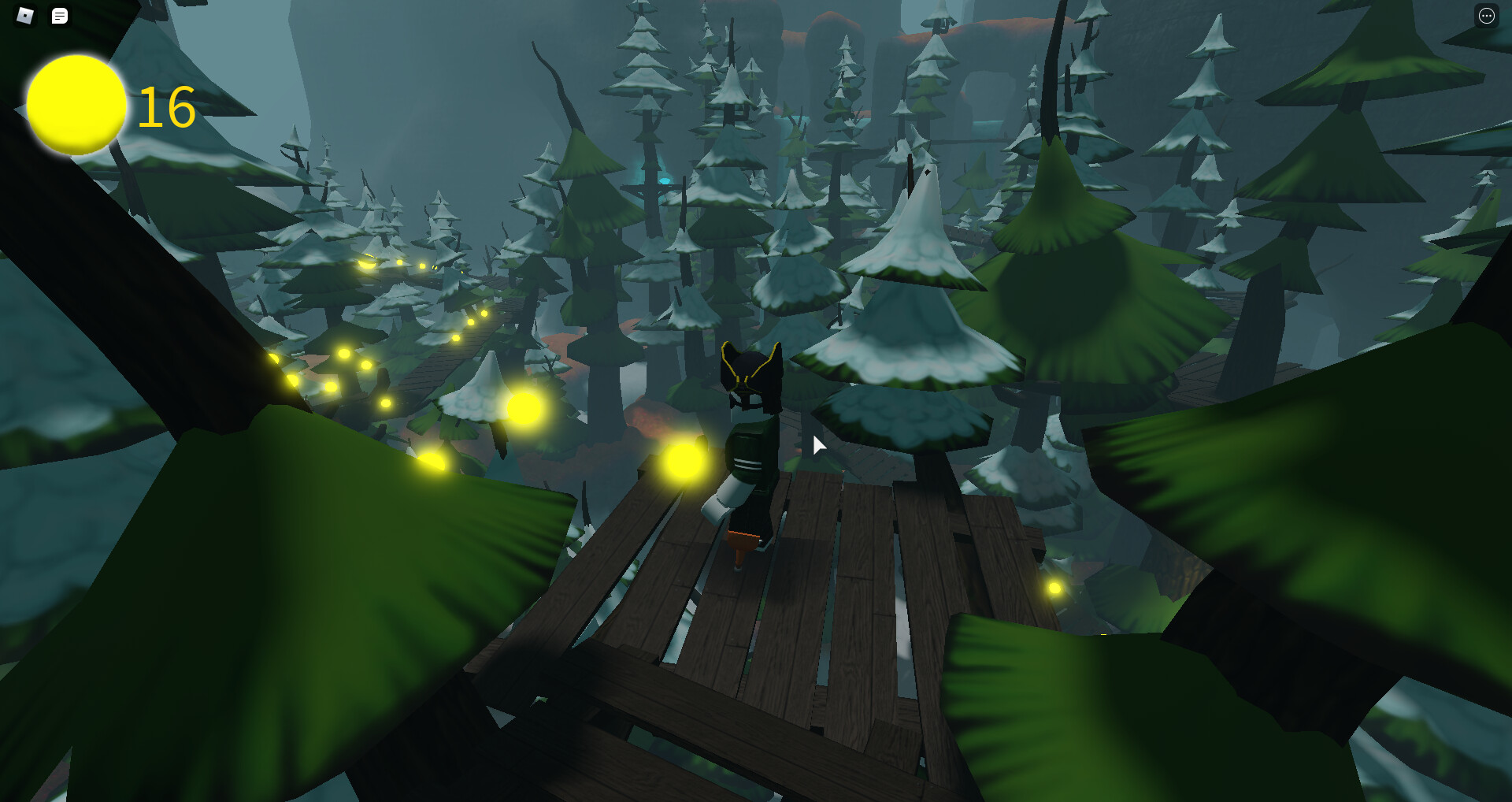Open the three-dots options menu

point(1486,16)
